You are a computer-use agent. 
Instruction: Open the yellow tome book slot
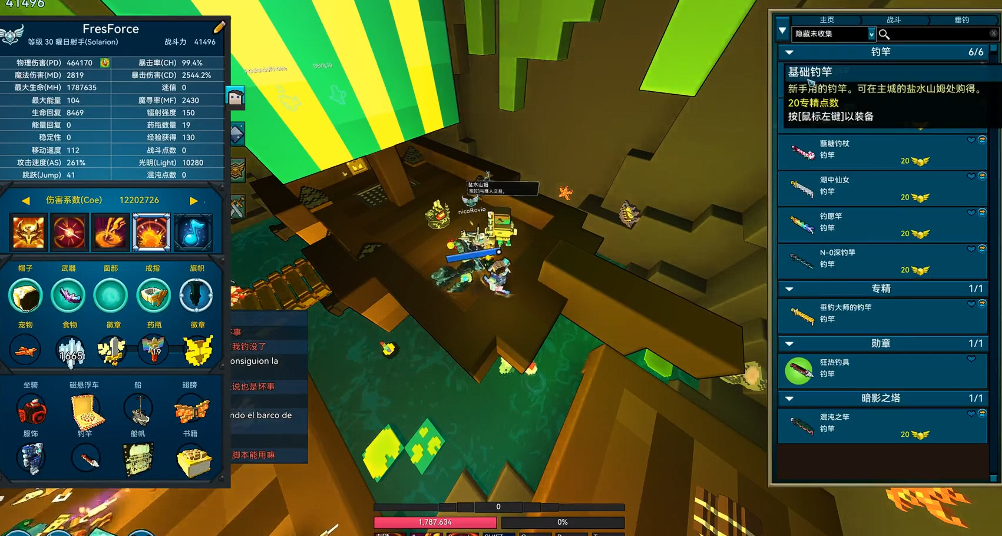[x=194, y=459]
